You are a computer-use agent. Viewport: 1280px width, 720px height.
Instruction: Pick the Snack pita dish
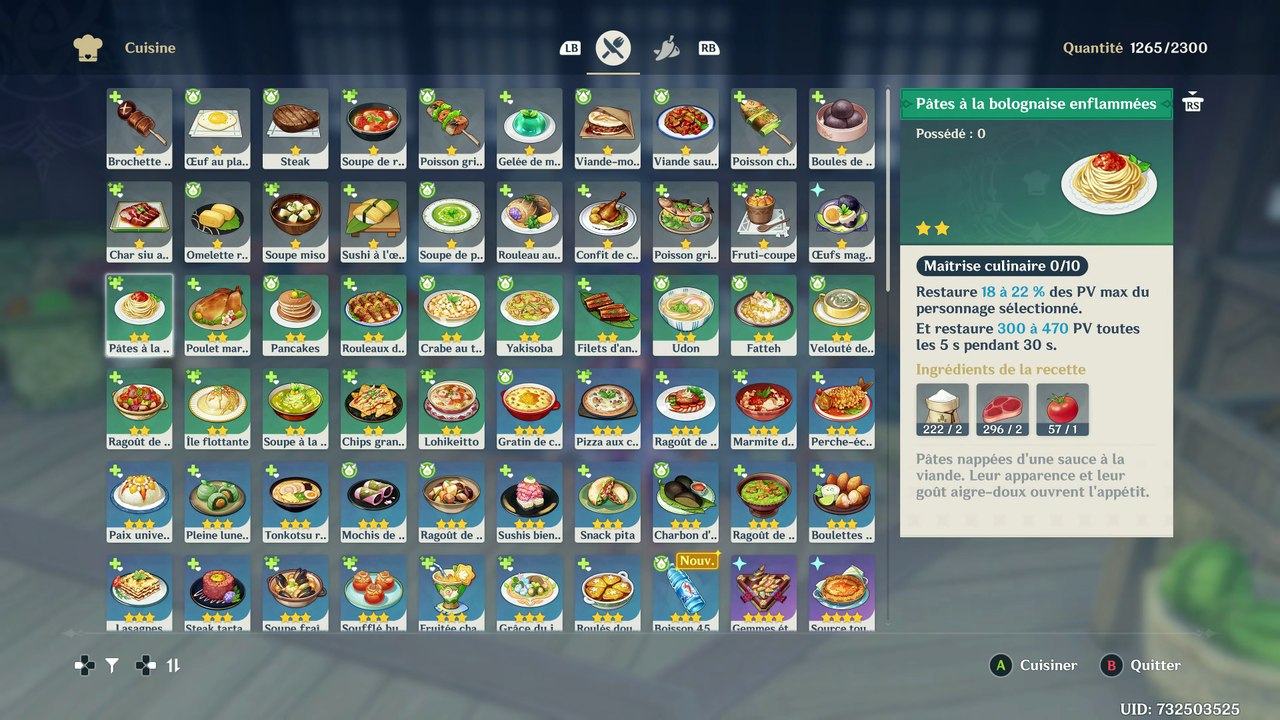pos(607,502)
